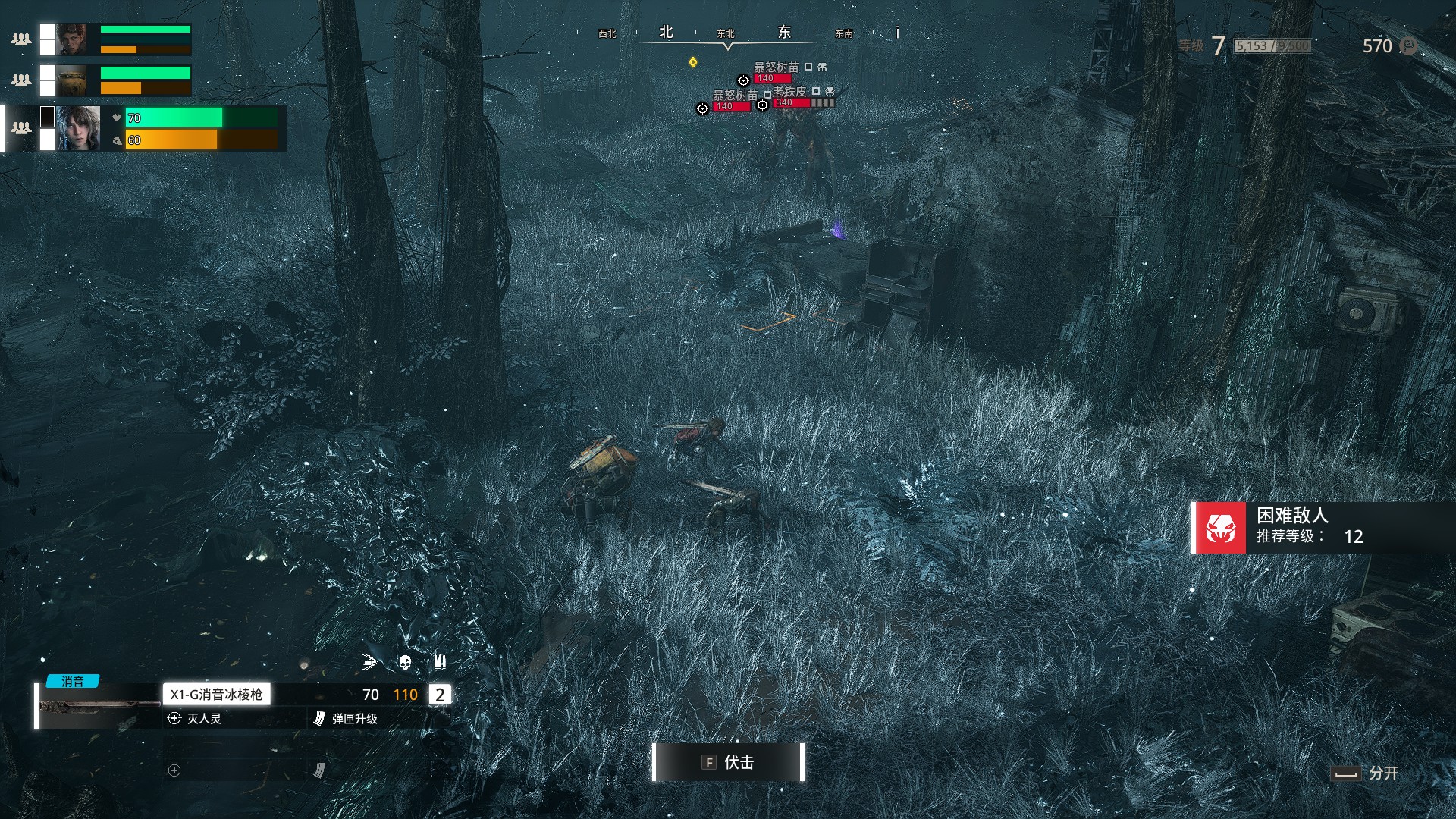Select the yellow robot's party portrait
Screen dimensions: 1456x819
[x=73, y=80]
